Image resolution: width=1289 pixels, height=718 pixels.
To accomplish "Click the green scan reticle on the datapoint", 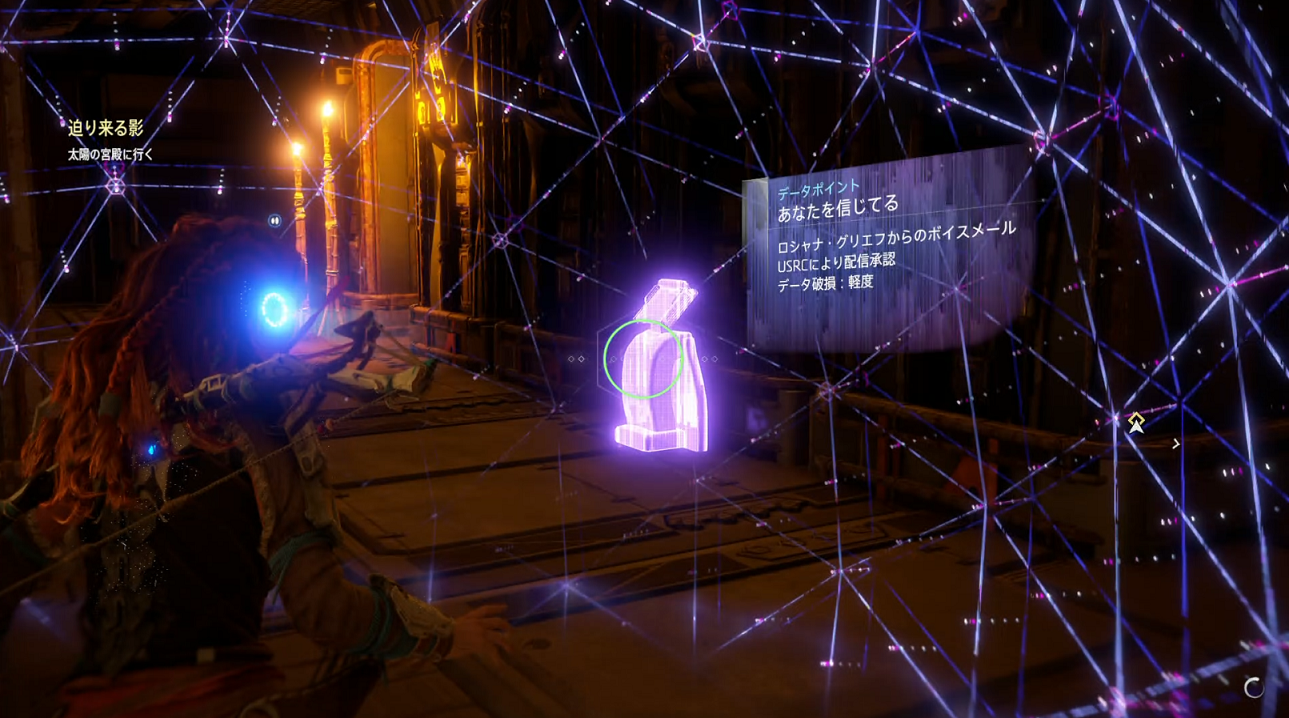I will [x=643, y=359].
